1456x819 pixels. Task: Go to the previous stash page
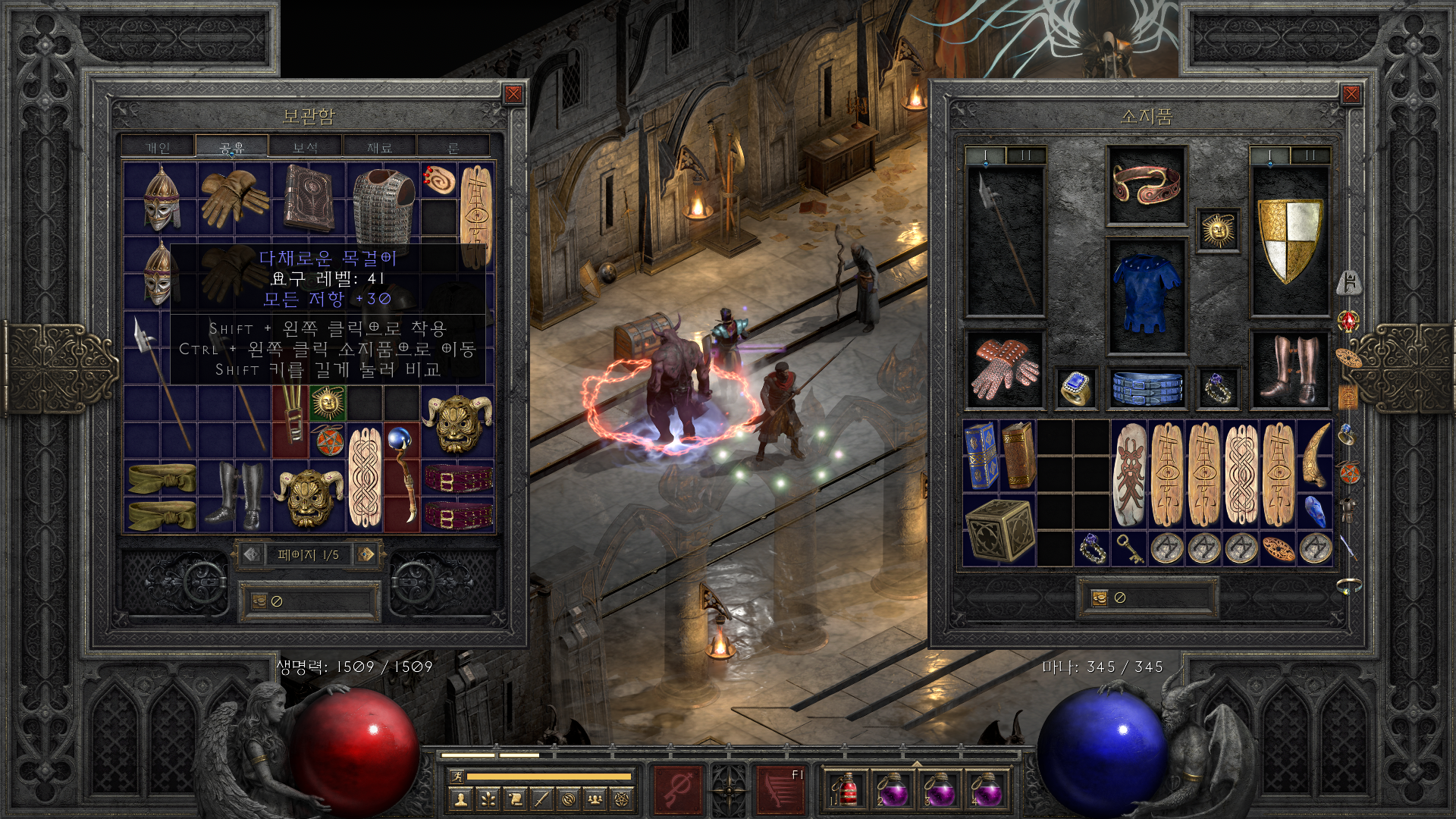click(252, 554)
